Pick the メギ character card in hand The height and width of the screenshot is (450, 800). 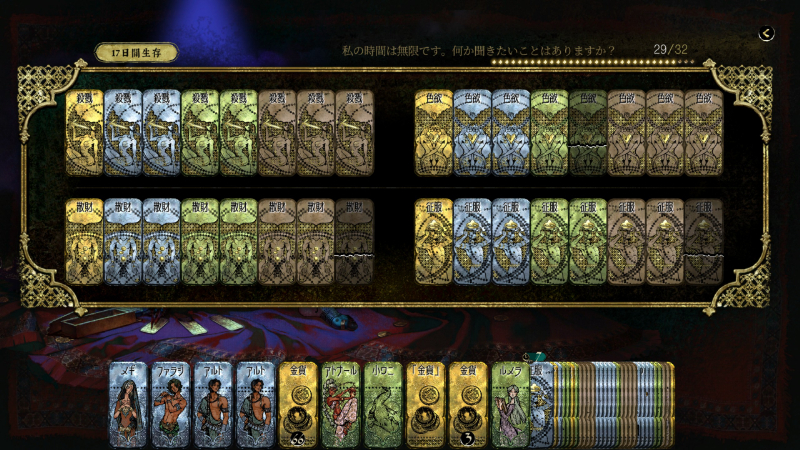(x=130, y=404)
